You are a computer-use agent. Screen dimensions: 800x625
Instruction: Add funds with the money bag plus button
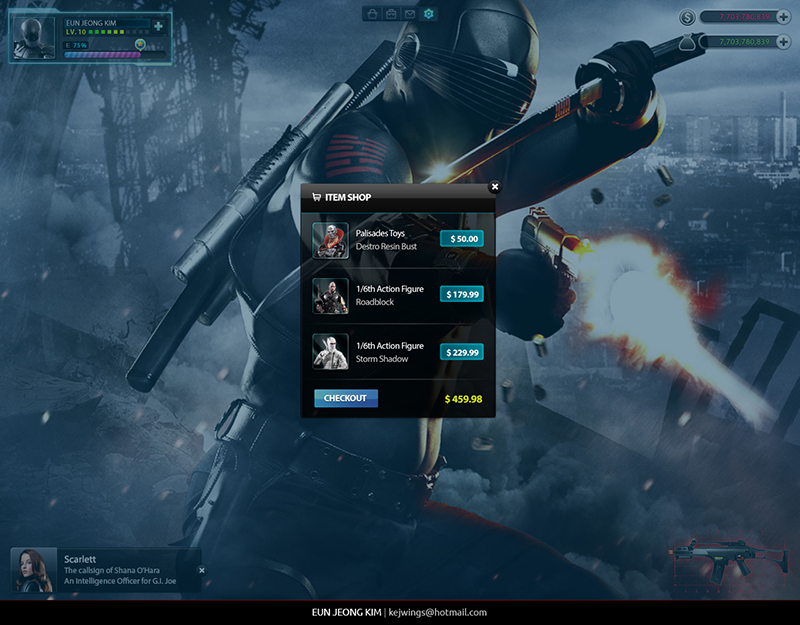click(x=781, y=41)
